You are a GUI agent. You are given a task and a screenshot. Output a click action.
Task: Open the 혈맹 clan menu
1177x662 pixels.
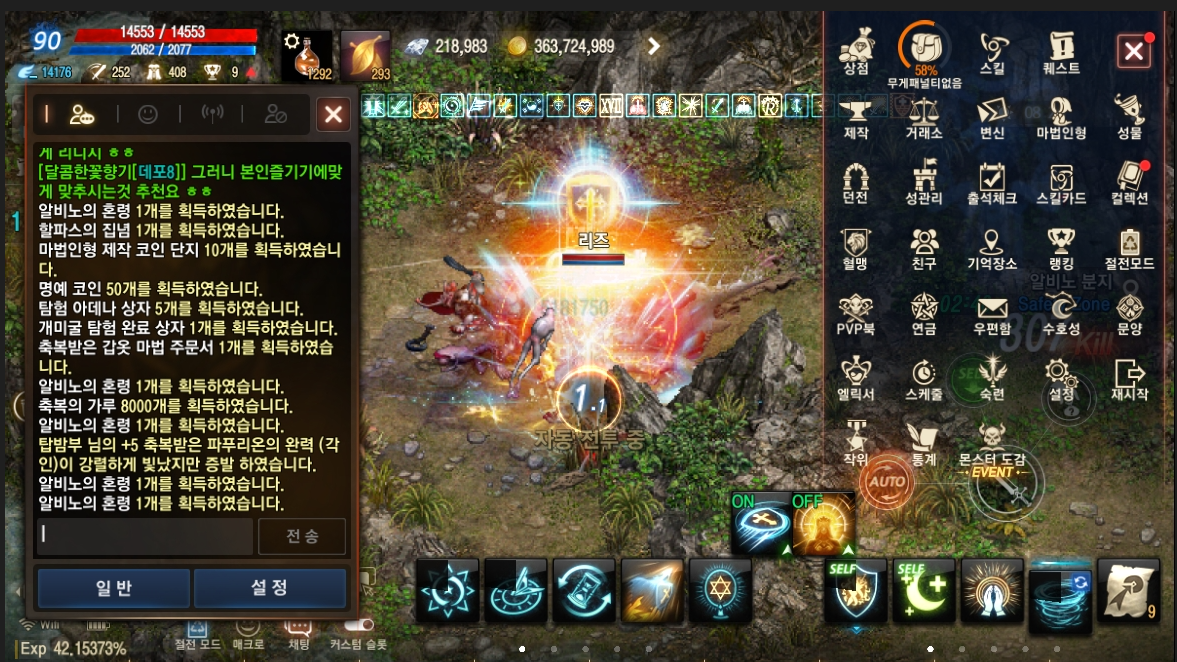855,246
